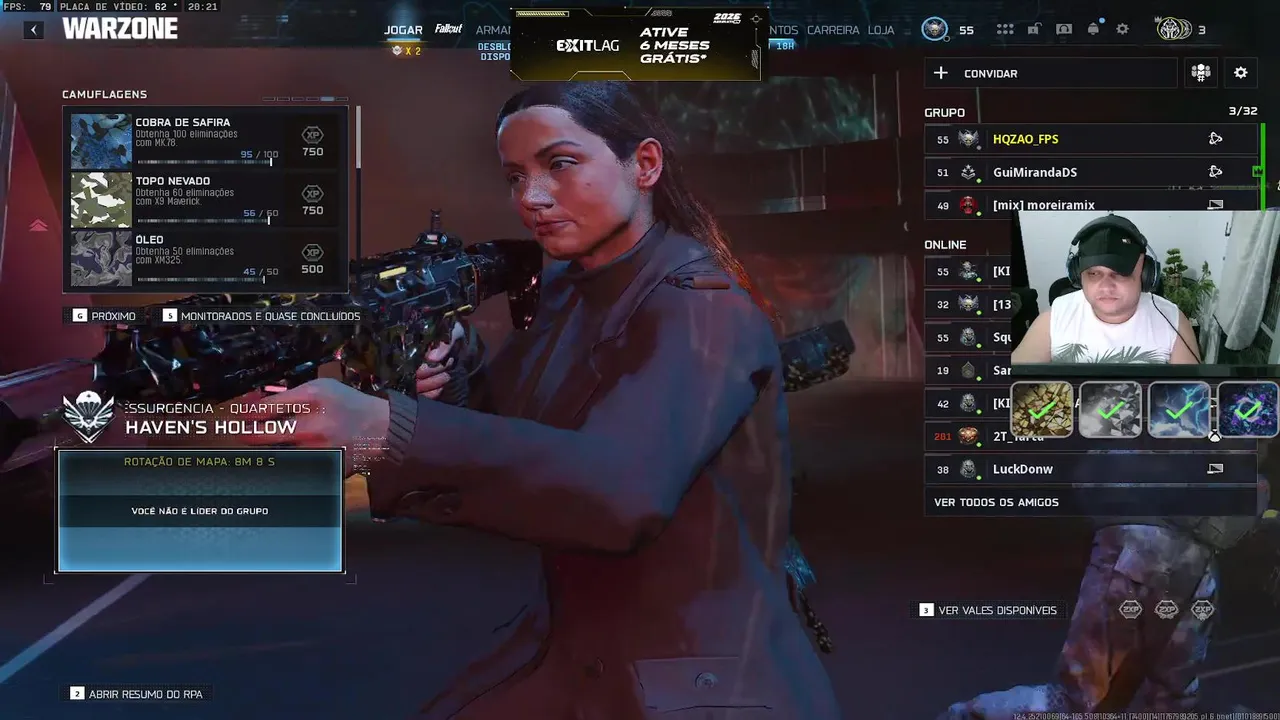
Task: Switch to the LOJA tab
Action: pyautogui.click(x=881, y=30)
